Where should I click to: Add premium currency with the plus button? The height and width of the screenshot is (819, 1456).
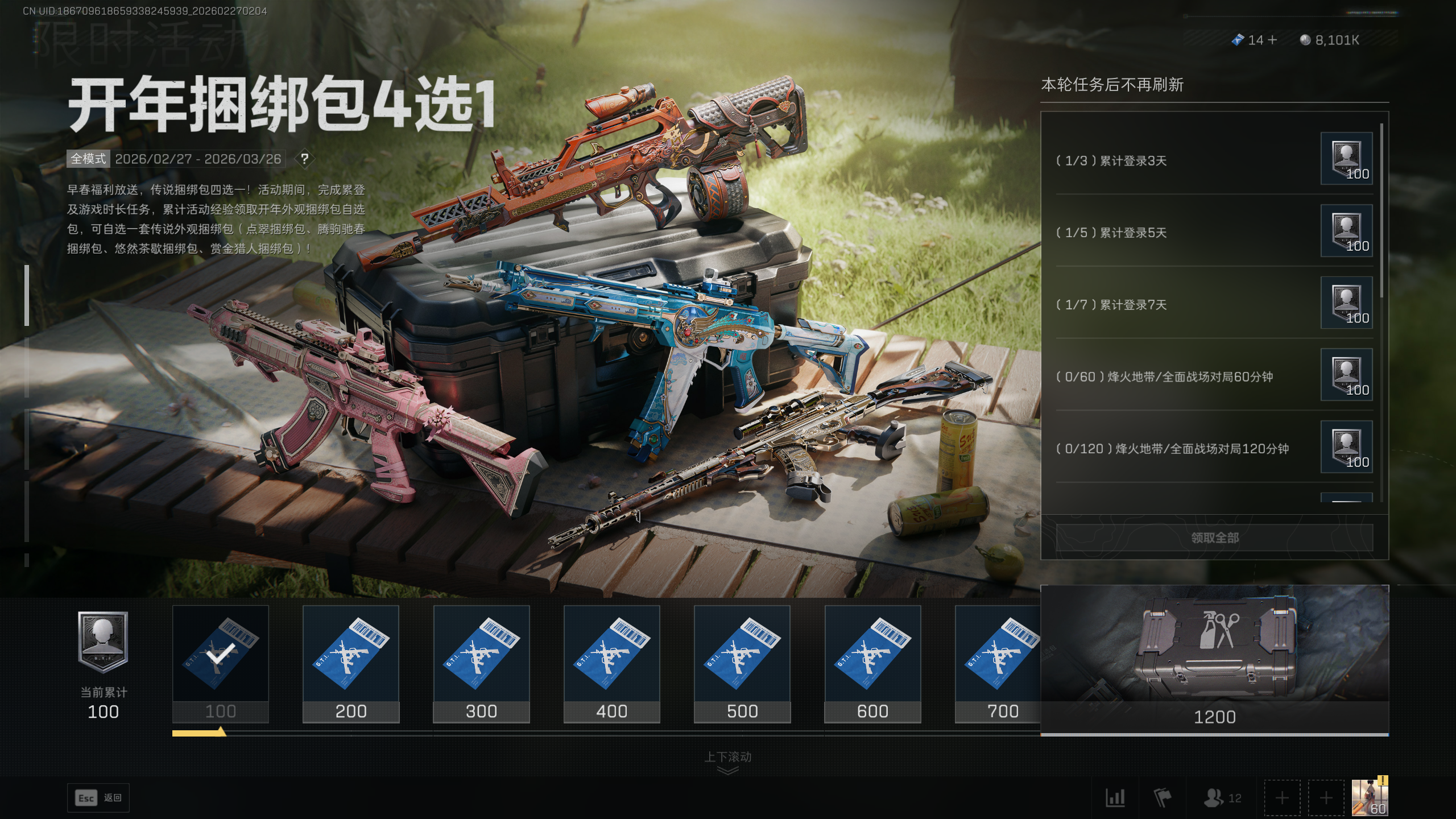click(x=1272, y=40)
